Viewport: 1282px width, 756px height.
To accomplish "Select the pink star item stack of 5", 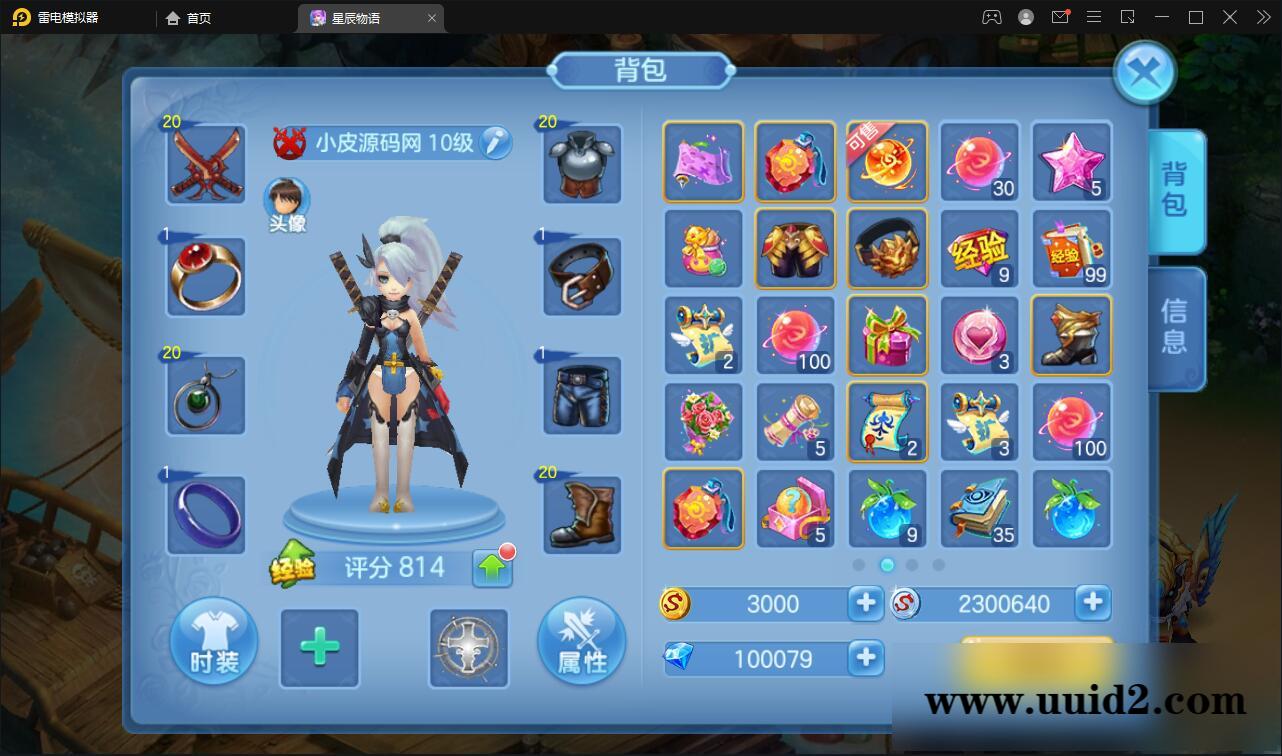I will [x=1071, y=161].
